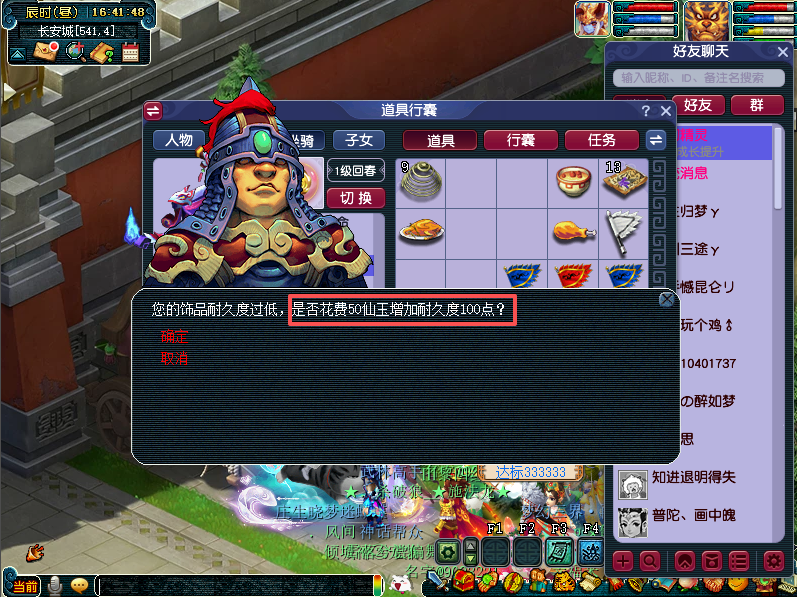Close the 好友聊天 friends chat panel

(x=782, y=52)
